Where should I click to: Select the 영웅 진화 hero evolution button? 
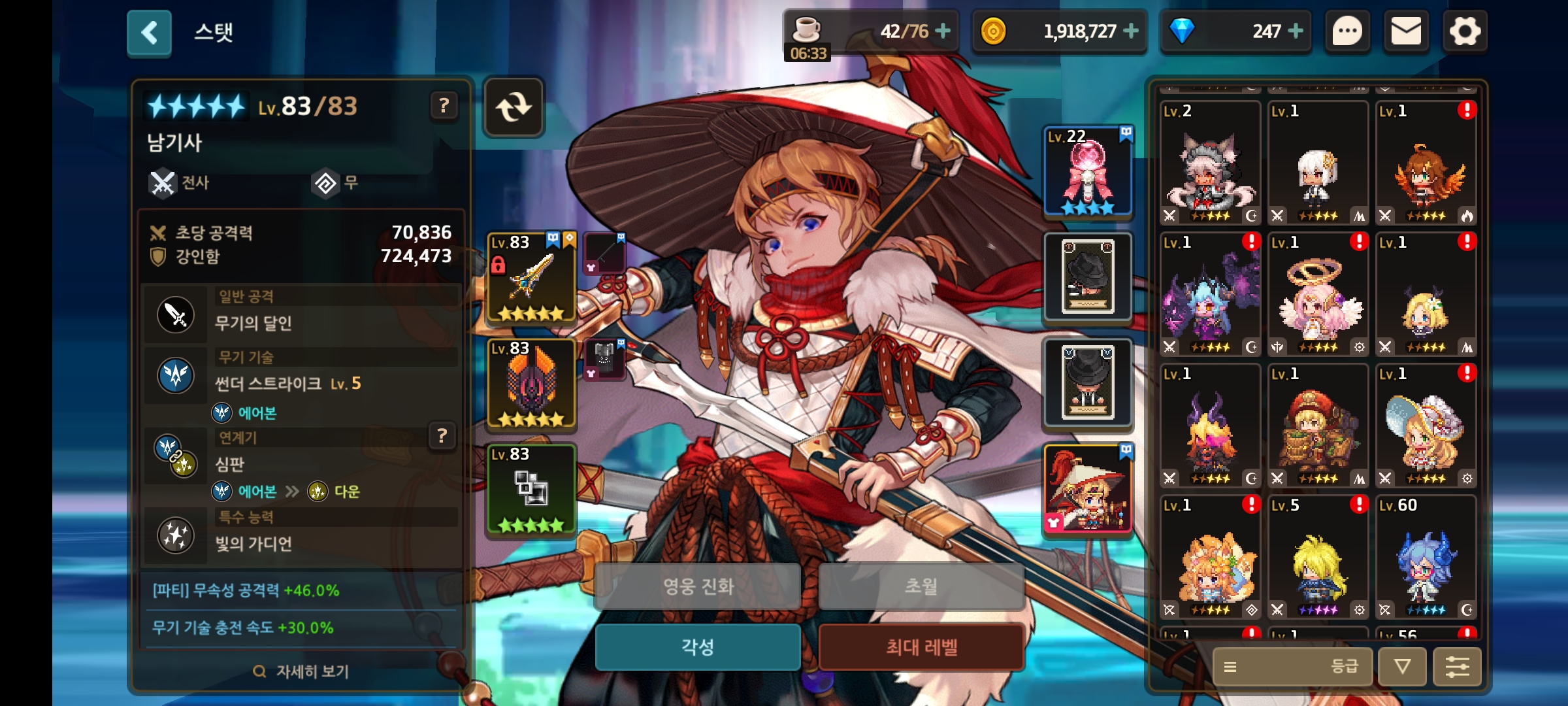698,586
